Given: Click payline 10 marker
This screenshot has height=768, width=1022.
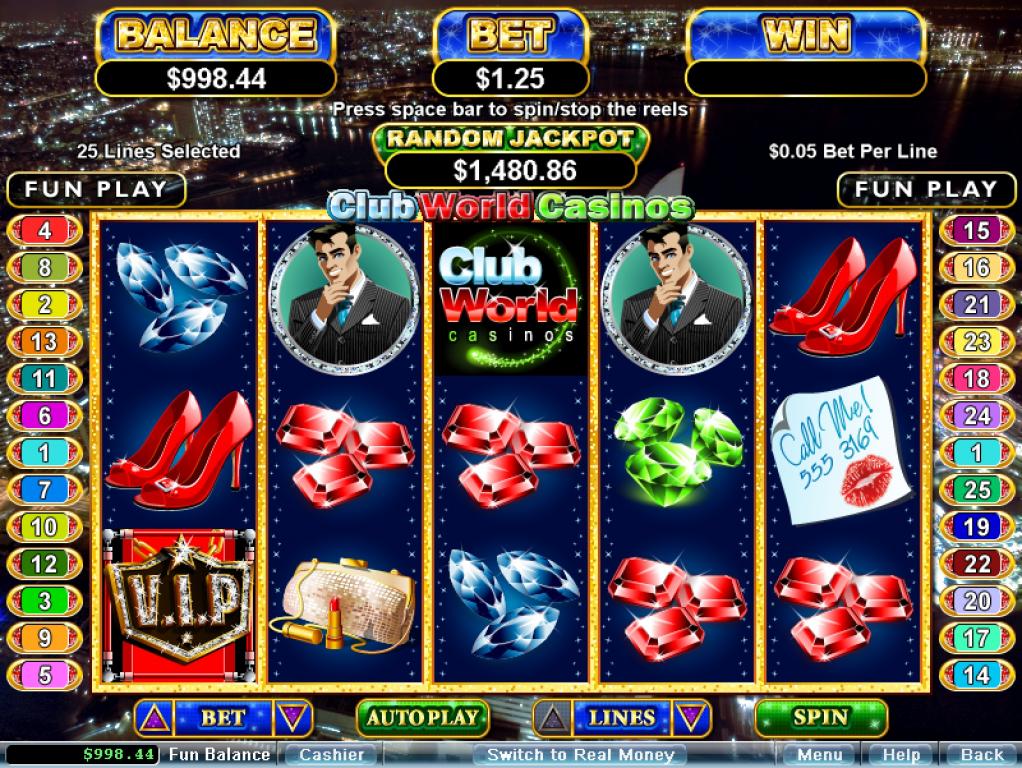Looking at the screenshot, I should coord(45,526).
